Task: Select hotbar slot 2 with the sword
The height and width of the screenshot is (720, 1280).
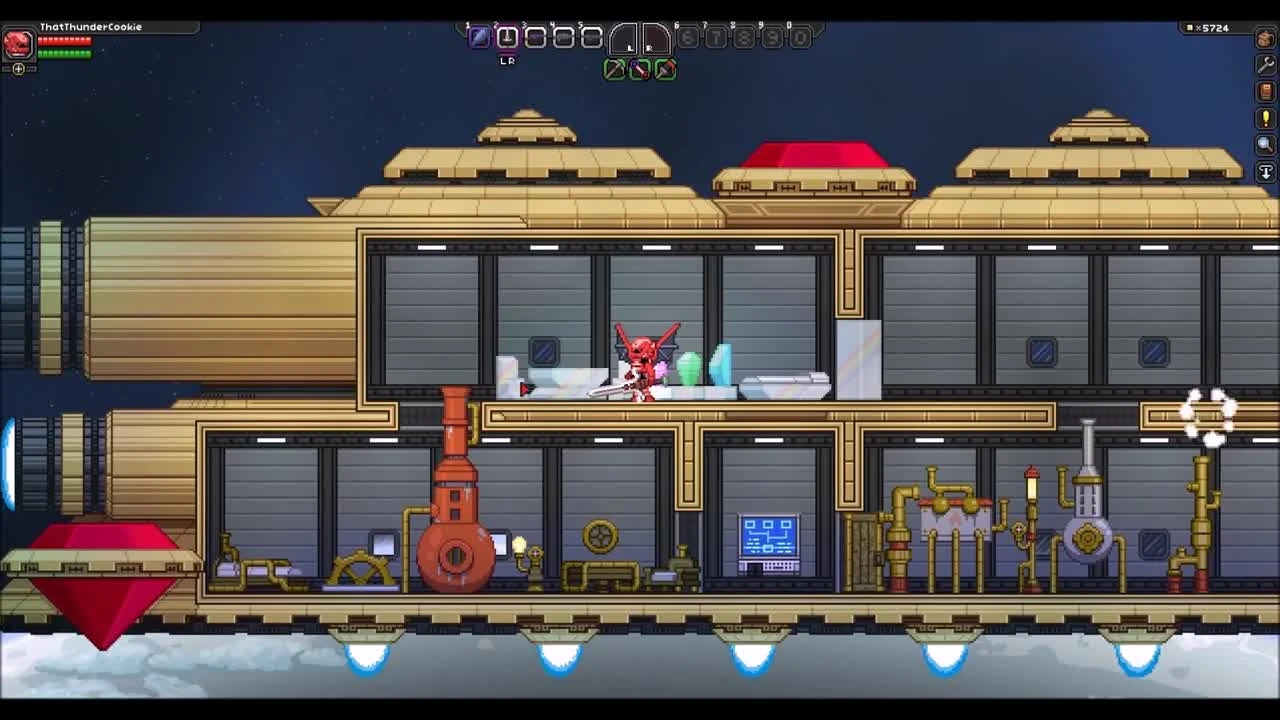Action: tap(507, 37)
